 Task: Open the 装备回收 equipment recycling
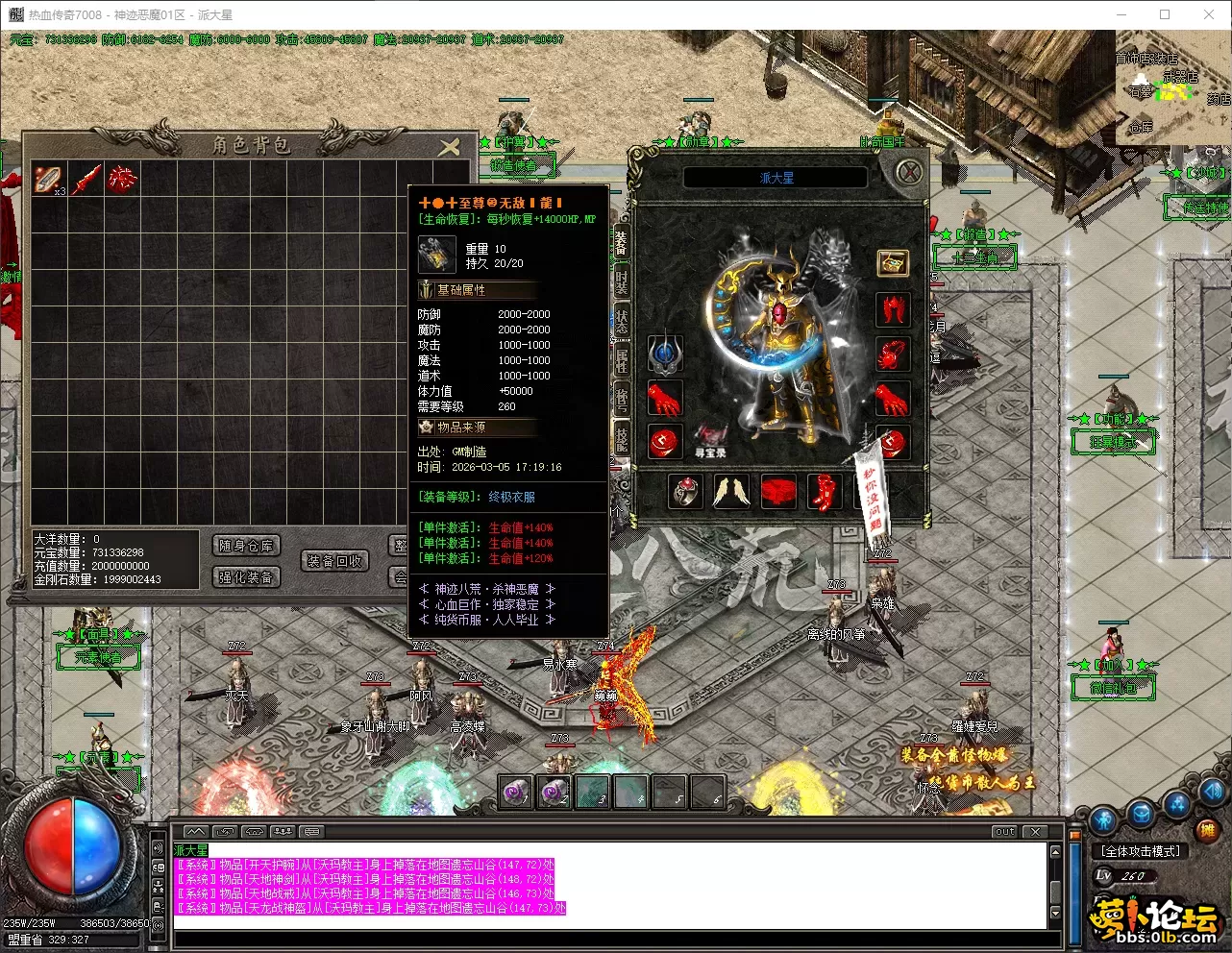click(334, 561)
